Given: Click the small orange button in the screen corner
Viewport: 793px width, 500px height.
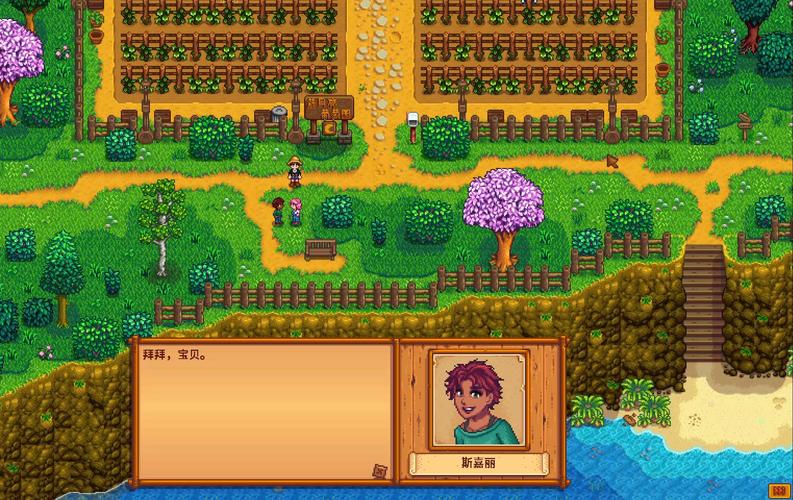Looking at the screenshot, I should pos(777,490).
